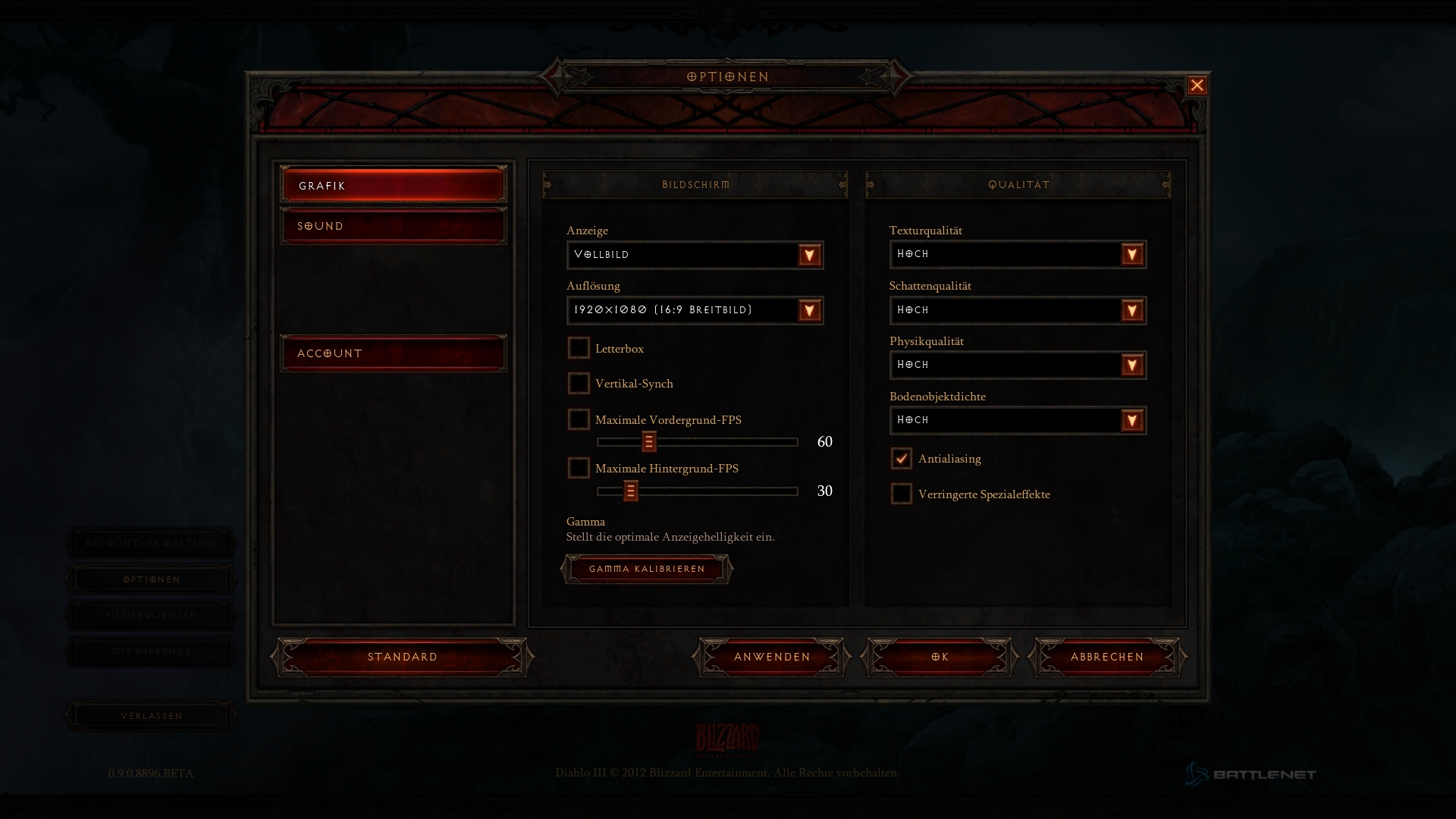Open the Texturqualität dropdown
The image size is (1456, 819).
coord(1131,255)
